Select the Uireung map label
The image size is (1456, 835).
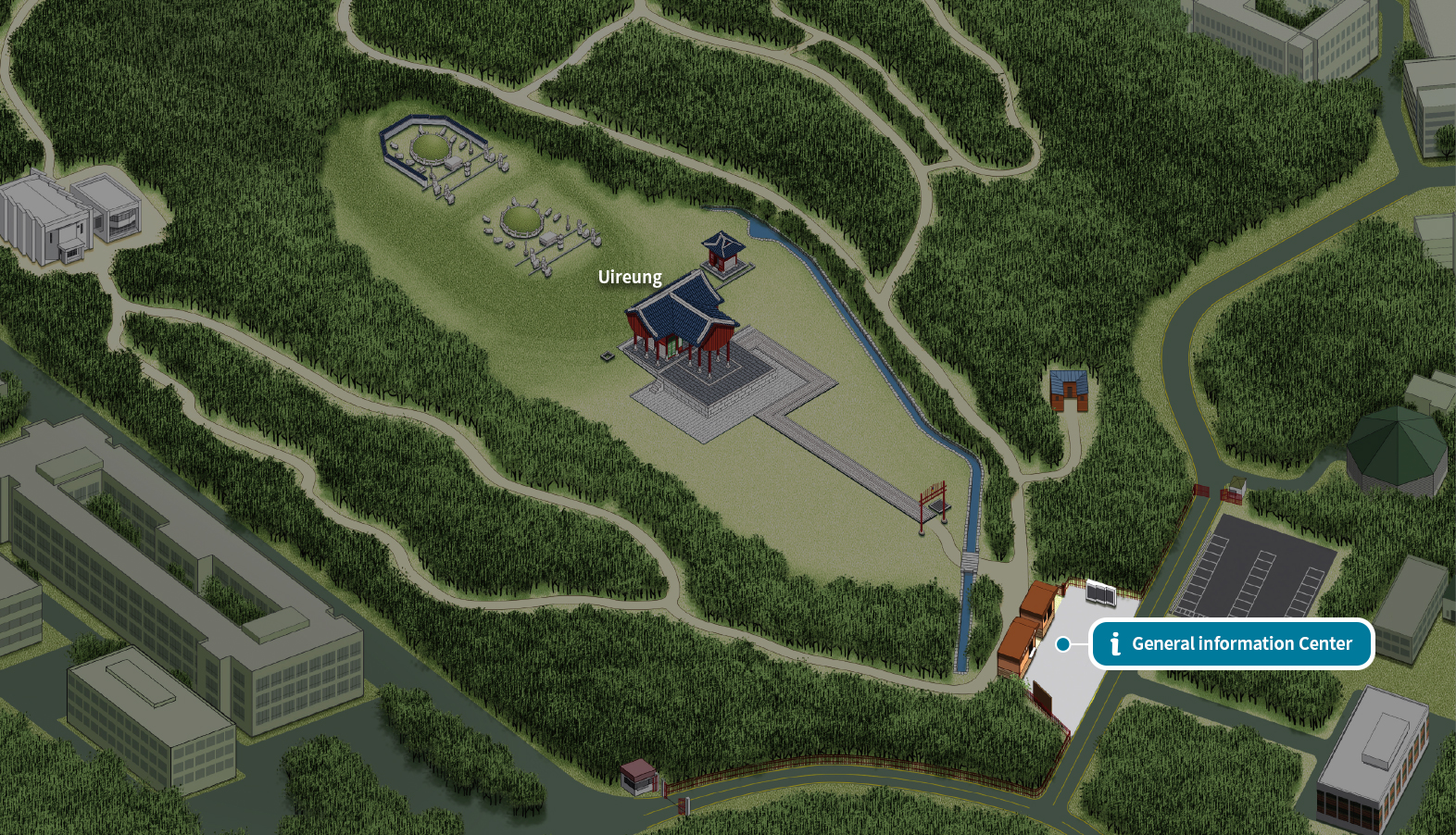point(630,277)
